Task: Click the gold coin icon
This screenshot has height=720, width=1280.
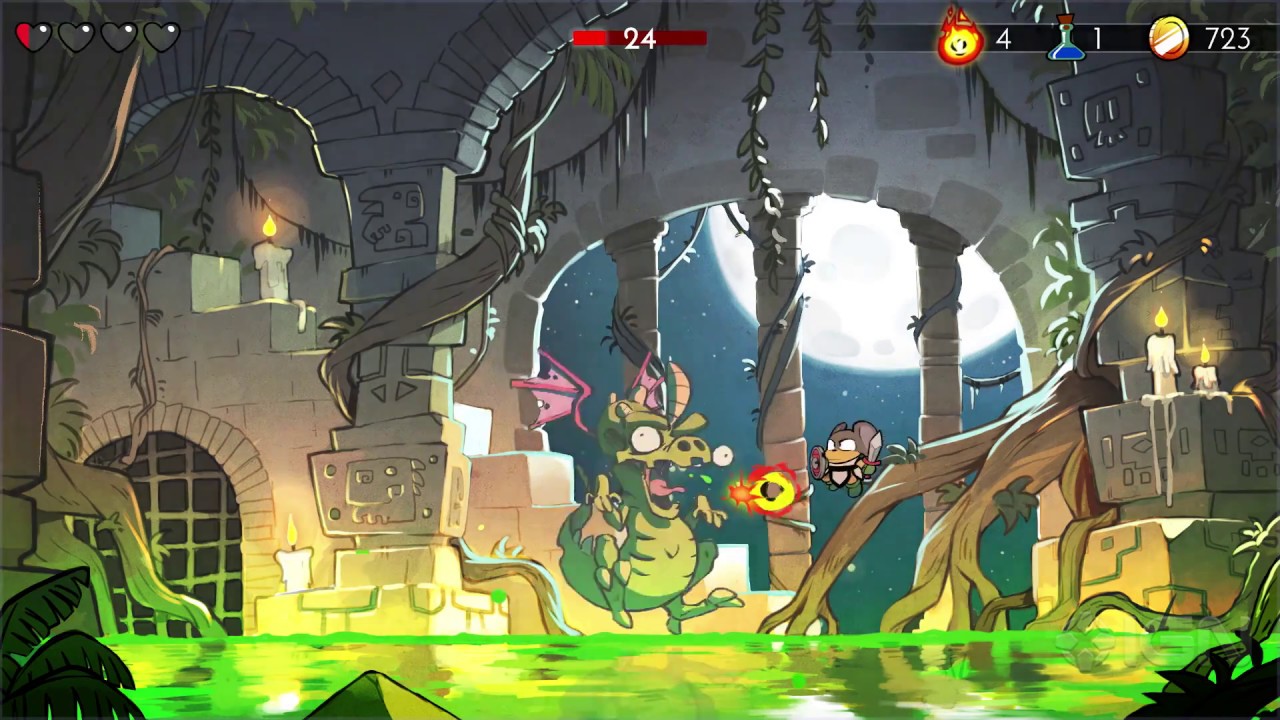Action: tap(1168, 40)
